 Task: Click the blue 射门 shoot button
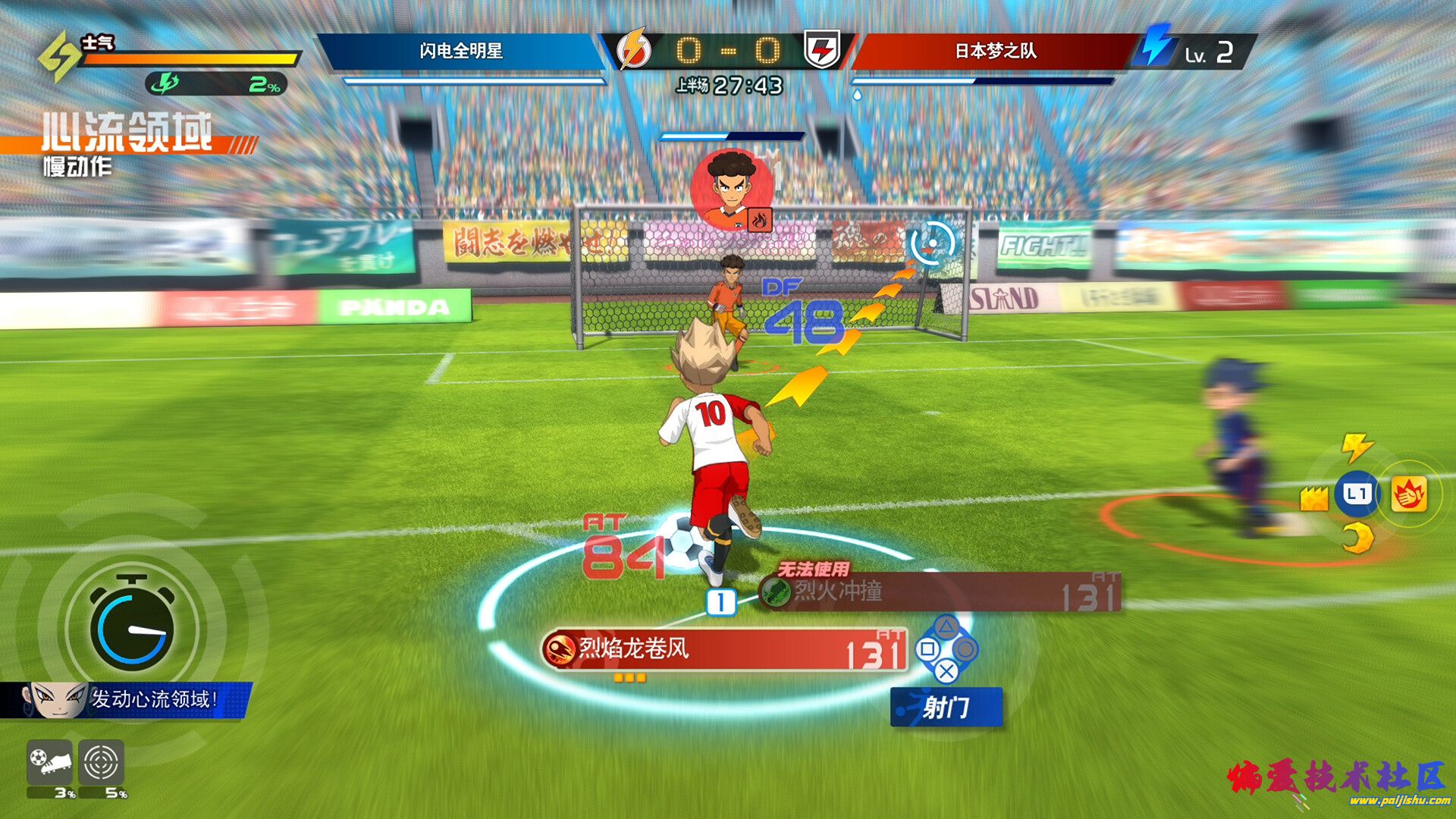tap(946, 708)
